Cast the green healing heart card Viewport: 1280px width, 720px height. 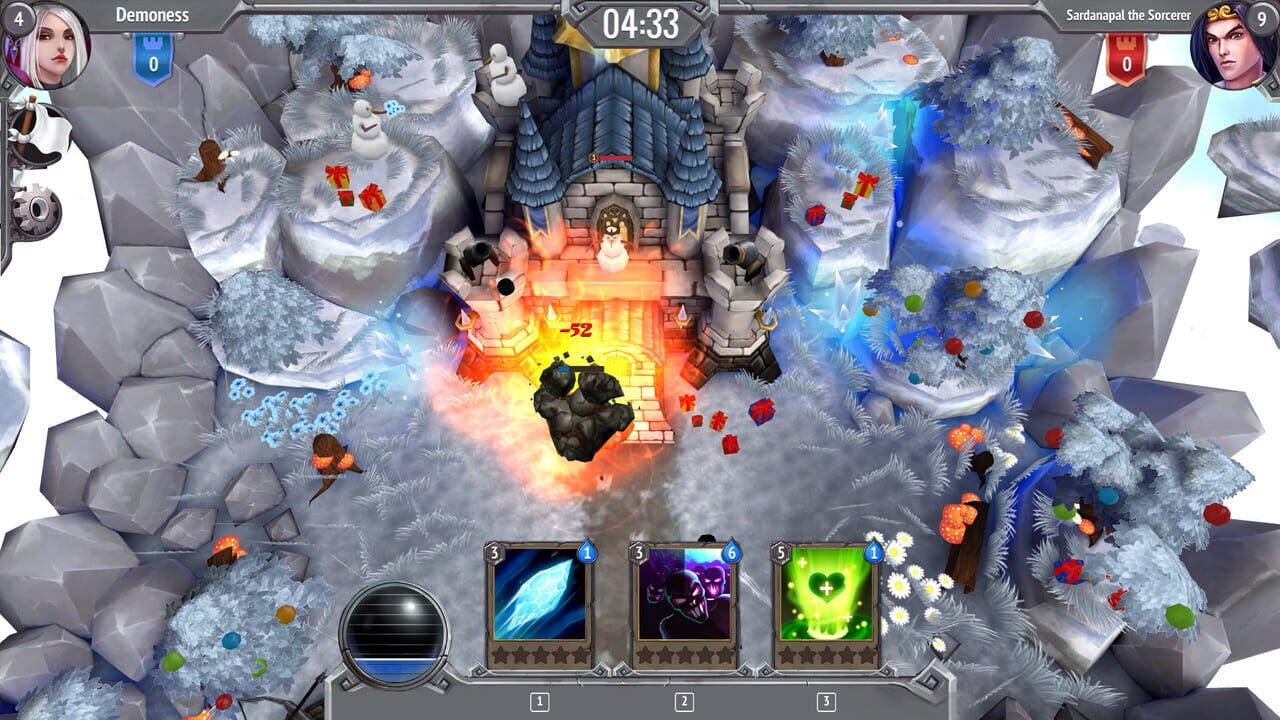point(826,600)
